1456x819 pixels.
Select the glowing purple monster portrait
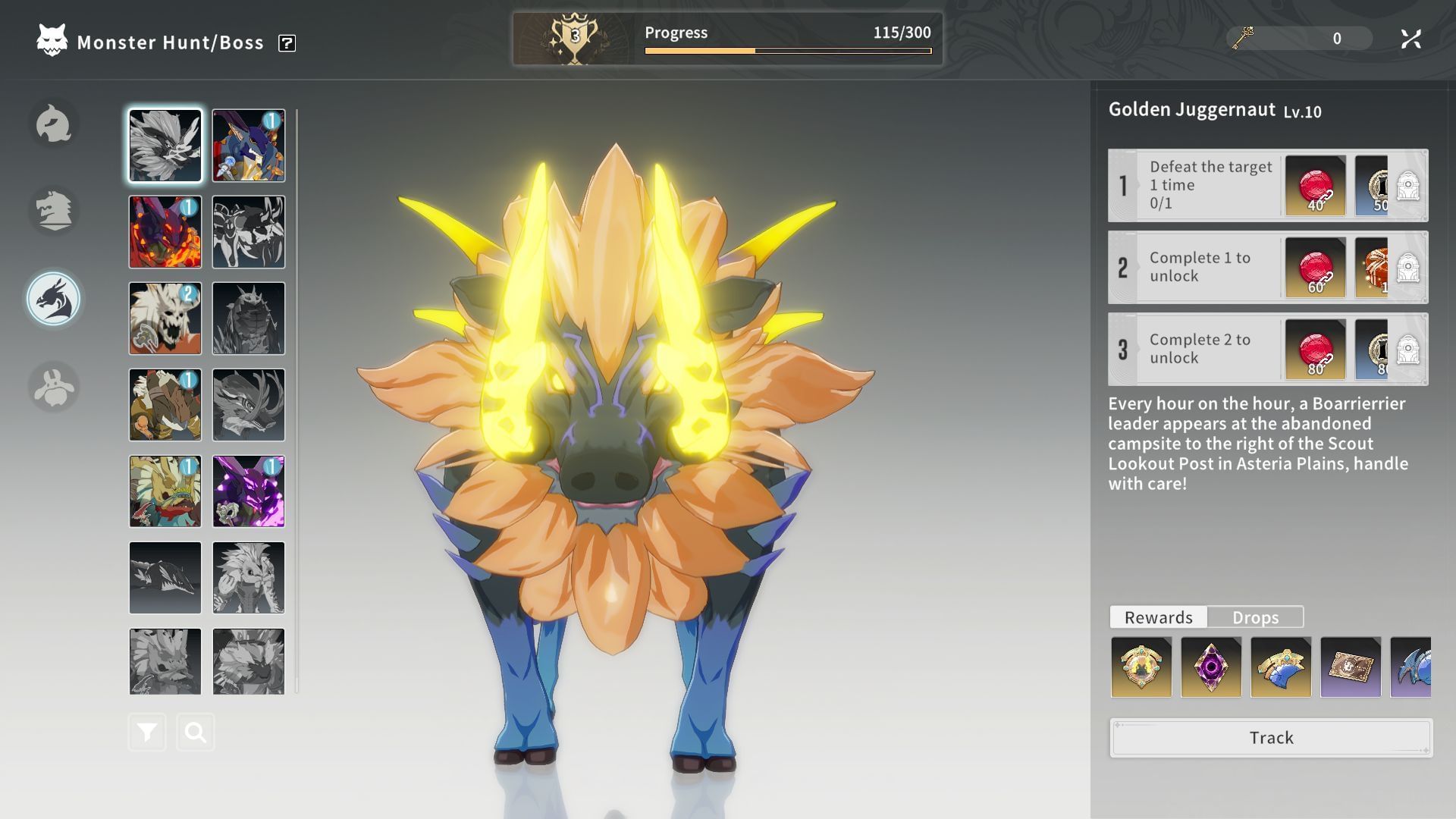(249, 491)
